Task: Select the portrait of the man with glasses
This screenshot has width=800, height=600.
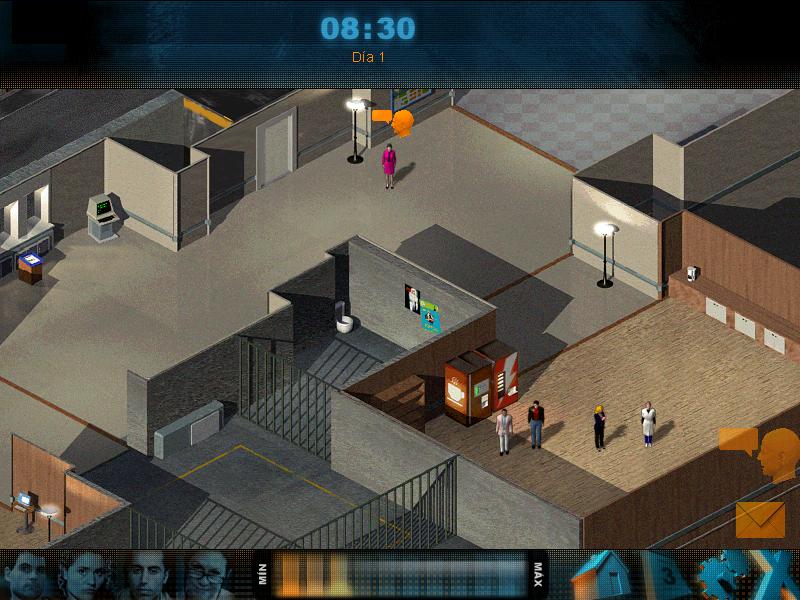Action: coord(209,575)
